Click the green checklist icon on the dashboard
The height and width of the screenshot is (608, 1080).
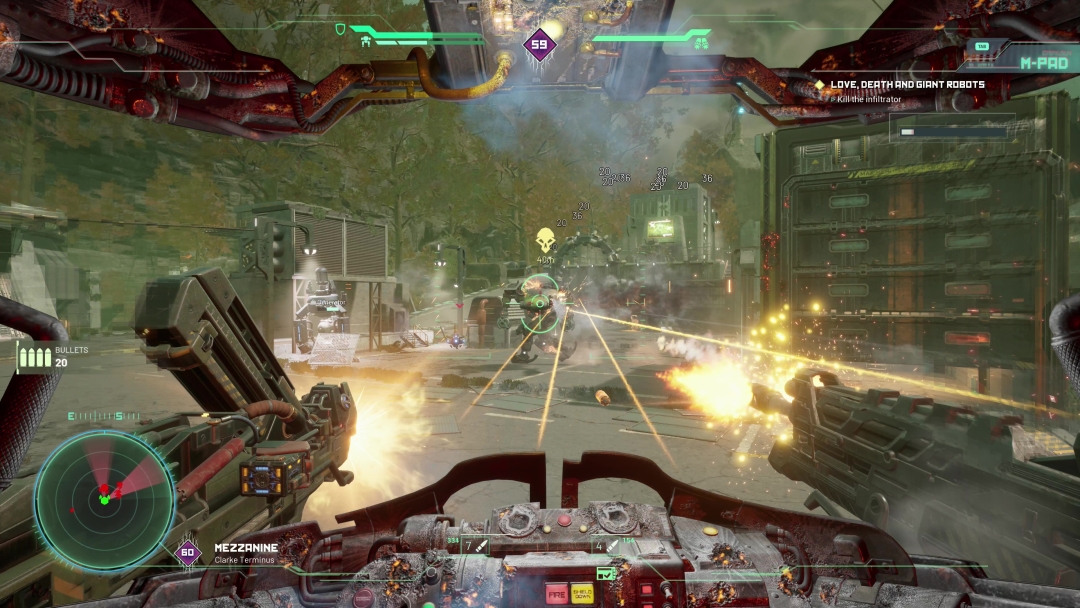tap(605, 574)
